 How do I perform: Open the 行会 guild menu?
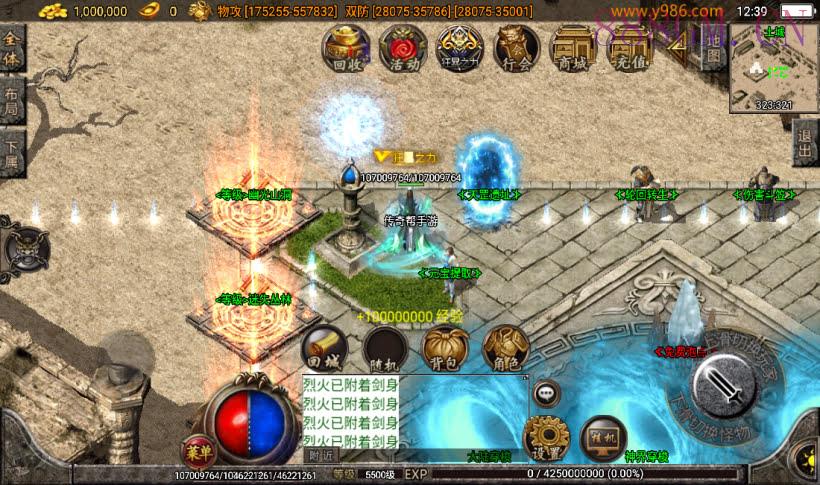click(517, 47)
